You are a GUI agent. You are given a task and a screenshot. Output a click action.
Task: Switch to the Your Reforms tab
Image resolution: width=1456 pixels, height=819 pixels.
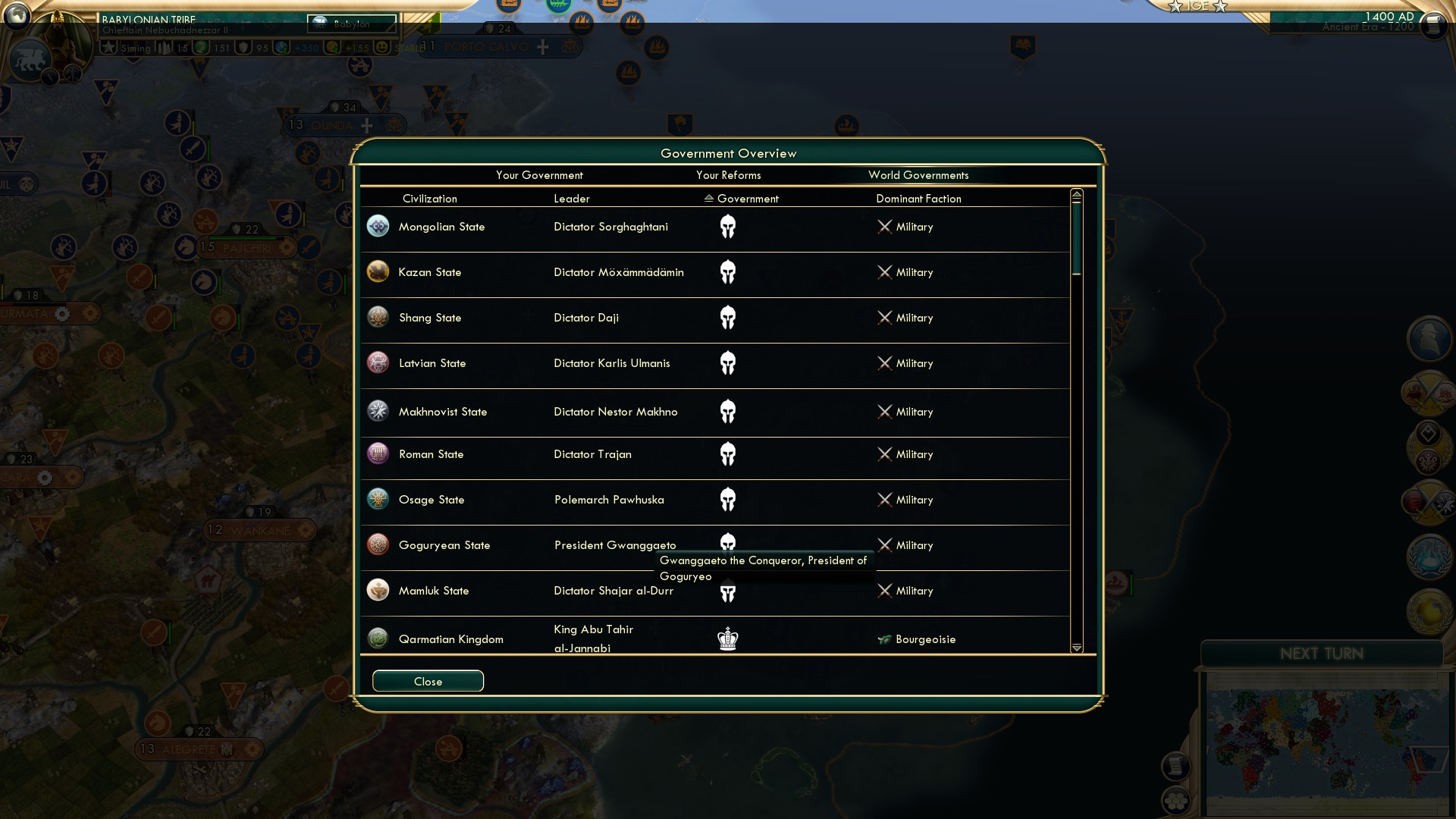728,175
